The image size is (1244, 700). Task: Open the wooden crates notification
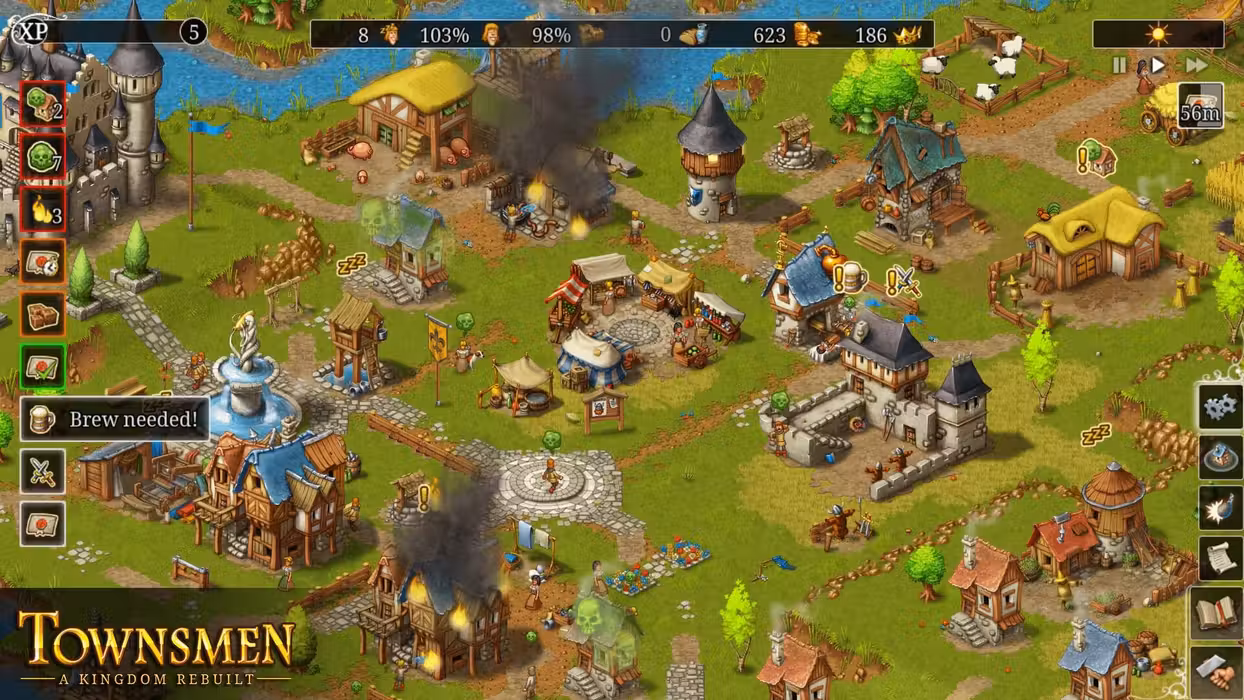click(43, 314)
